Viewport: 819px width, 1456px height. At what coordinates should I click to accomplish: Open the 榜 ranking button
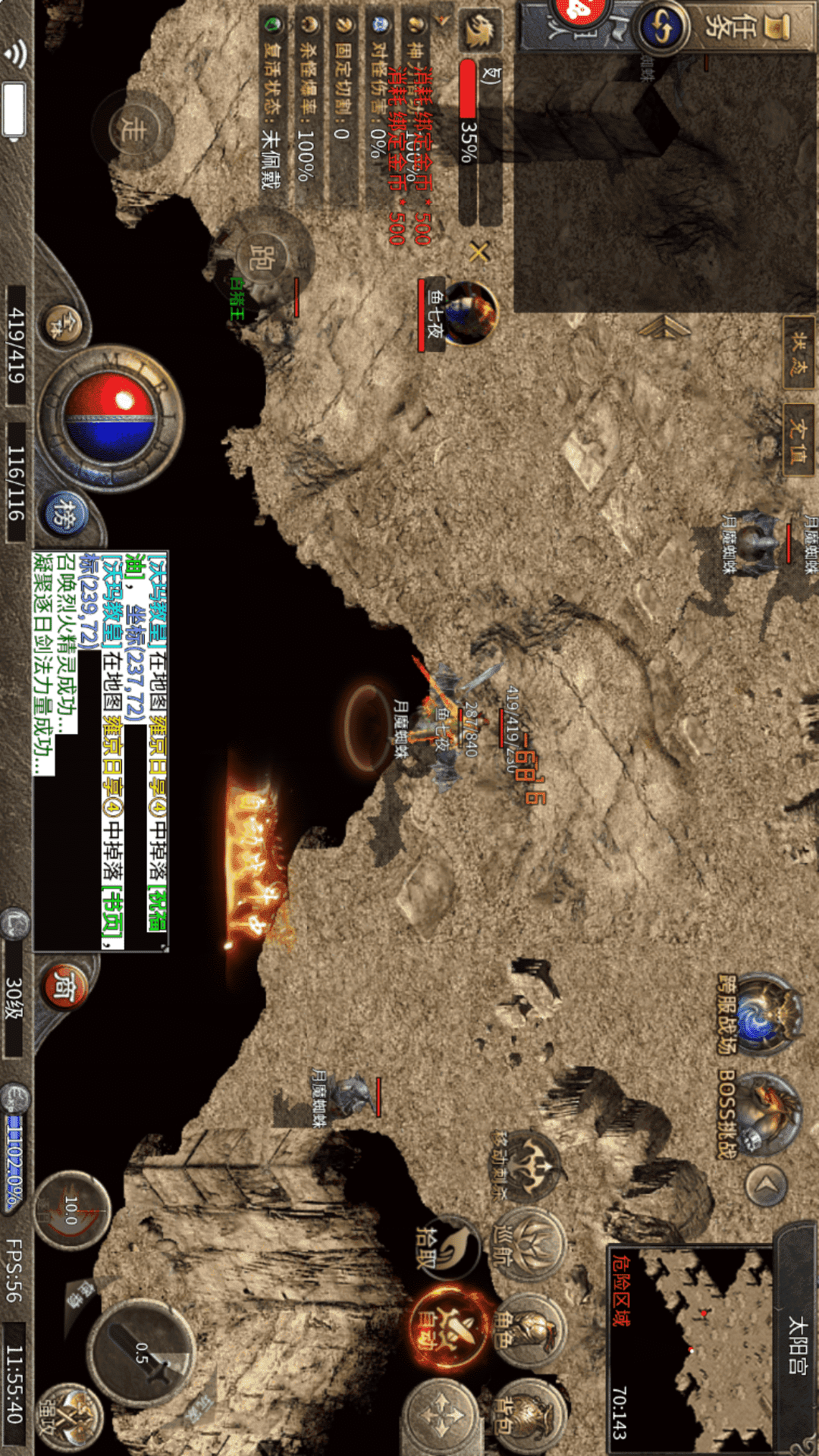pos(65,513)
